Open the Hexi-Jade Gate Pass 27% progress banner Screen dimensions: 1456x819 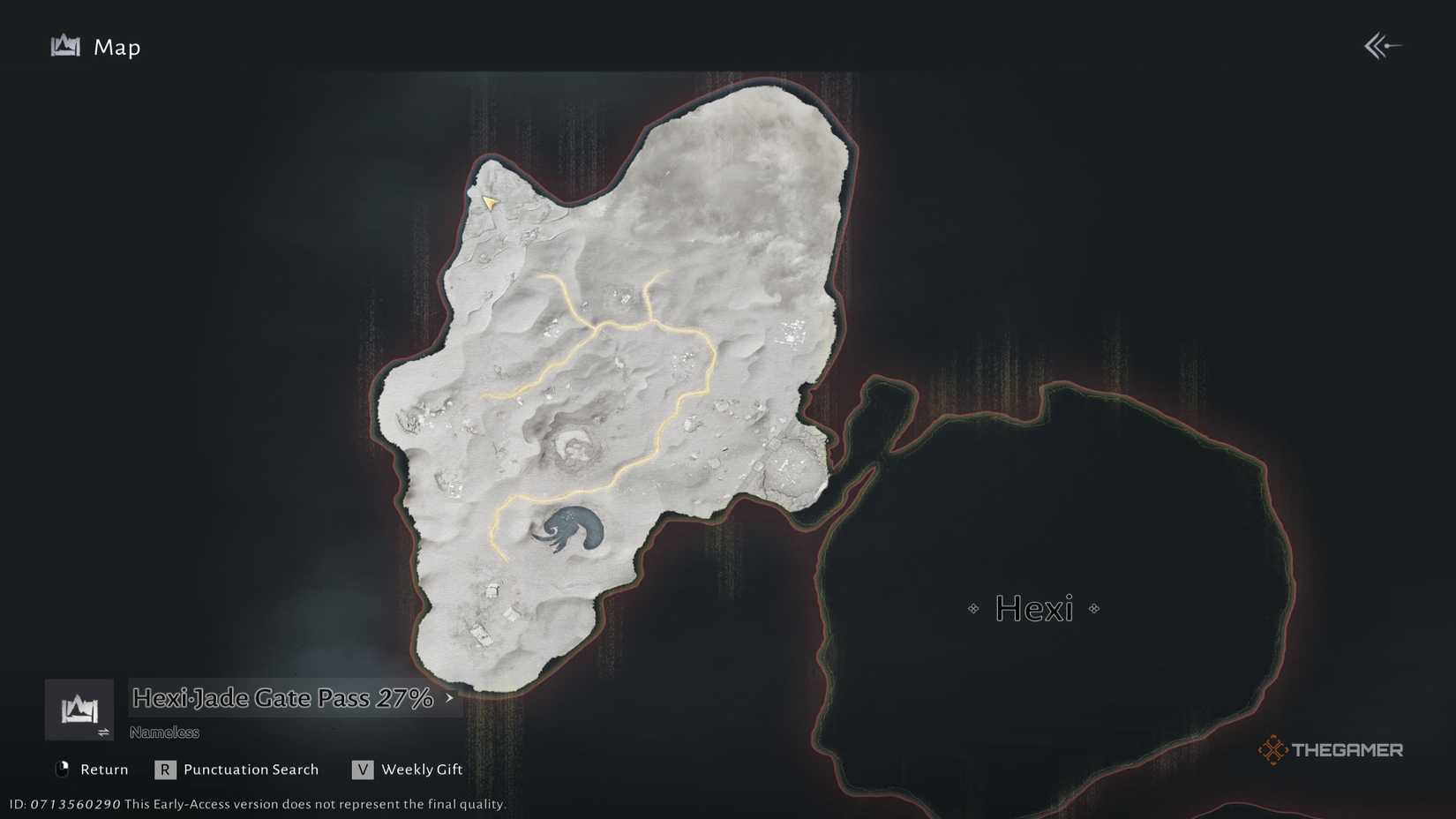click(282, 697)
